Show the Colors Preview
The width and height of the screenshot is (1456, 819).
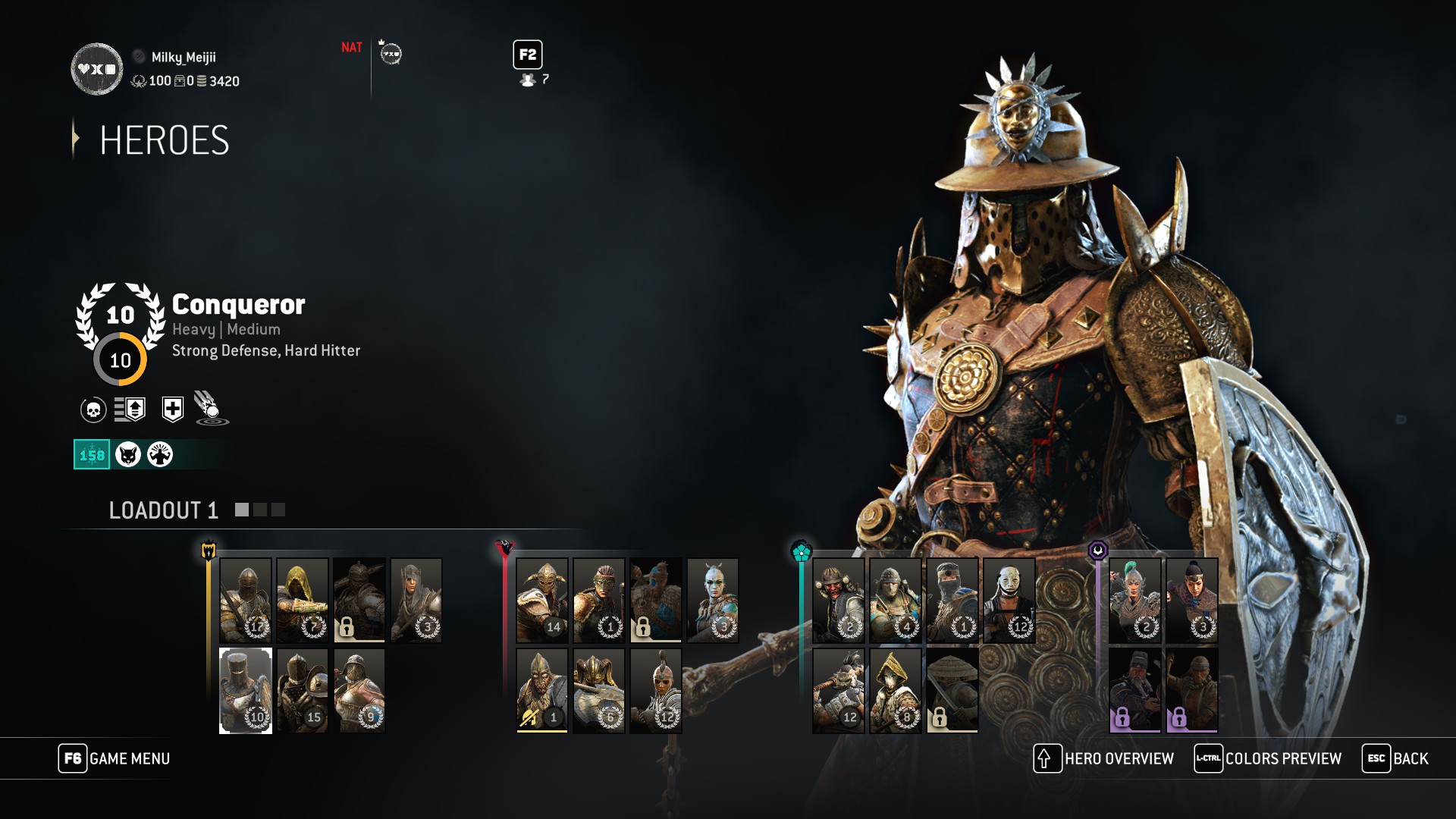1268,758
